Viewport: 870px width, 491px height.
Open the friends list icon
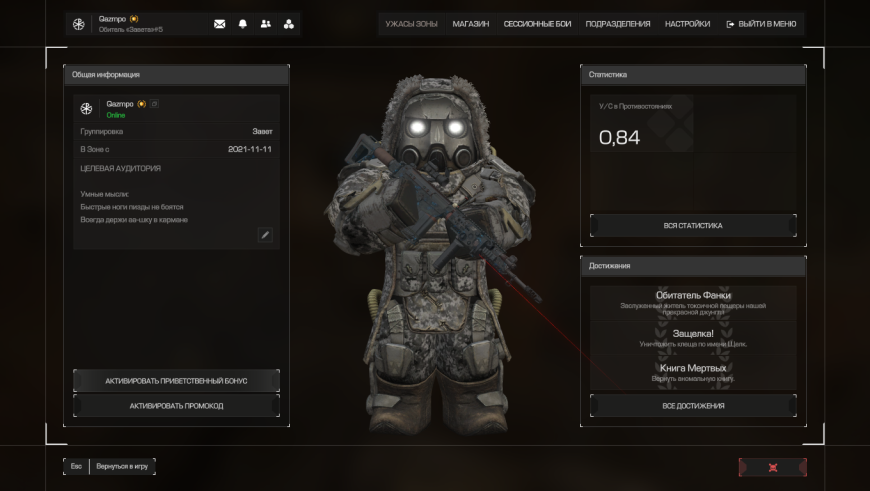click(266, 24)
